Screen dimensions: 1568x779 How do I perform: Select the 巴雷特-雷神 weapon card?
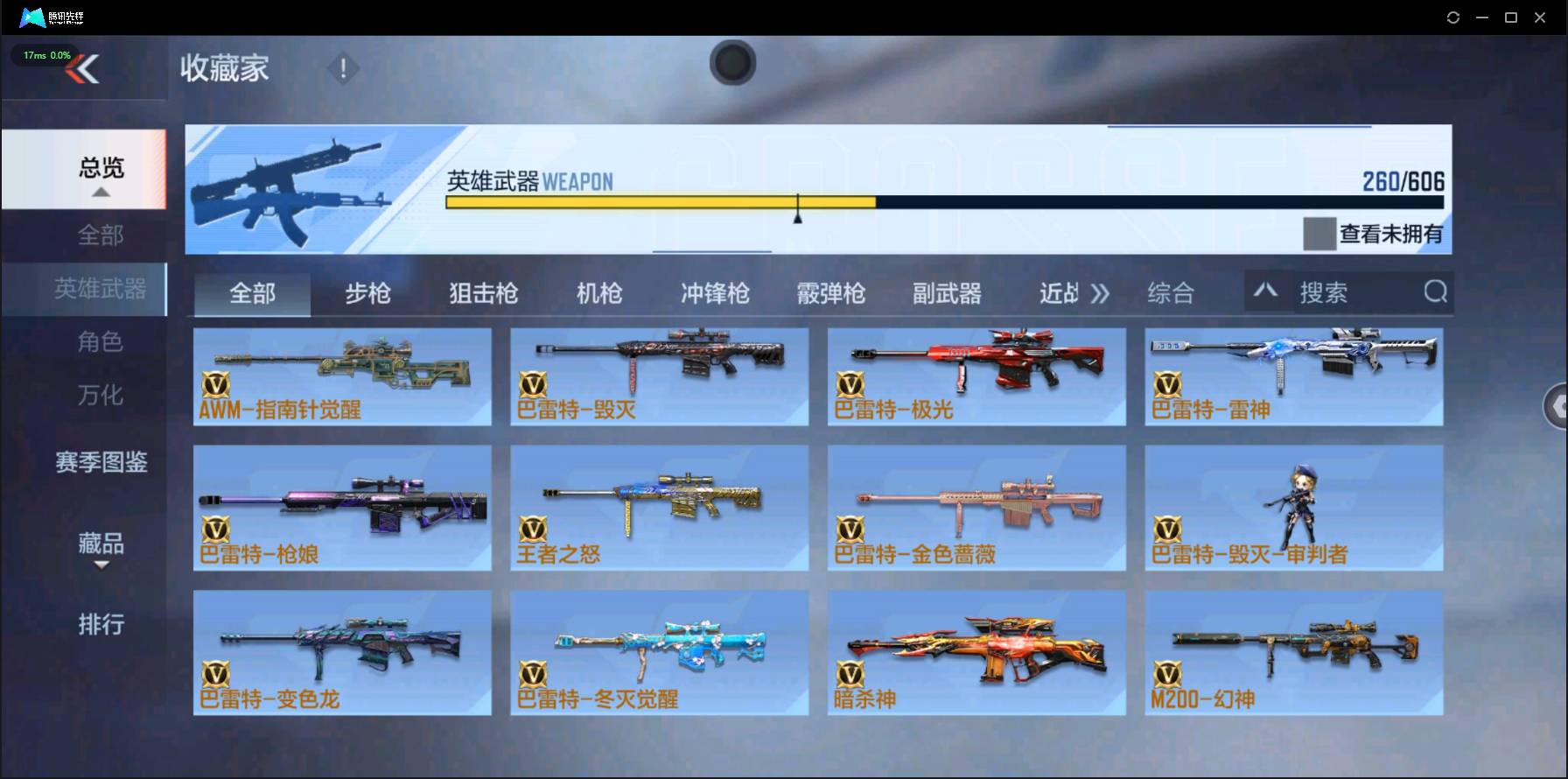[x=1294, y=376]
